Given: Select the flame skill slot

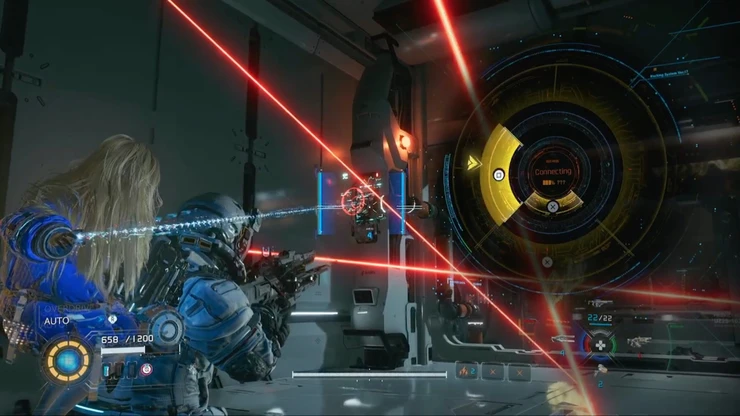Looking at the screenshot, I should [466, 372].
